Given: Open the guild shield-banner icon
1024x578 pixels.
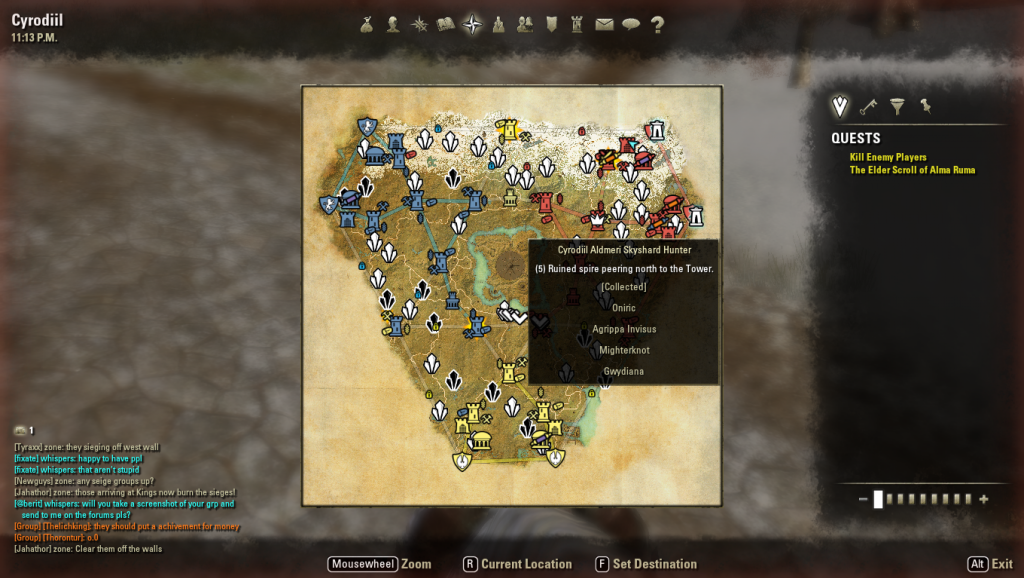Looking at the screenshot, I should click(551, 25).
